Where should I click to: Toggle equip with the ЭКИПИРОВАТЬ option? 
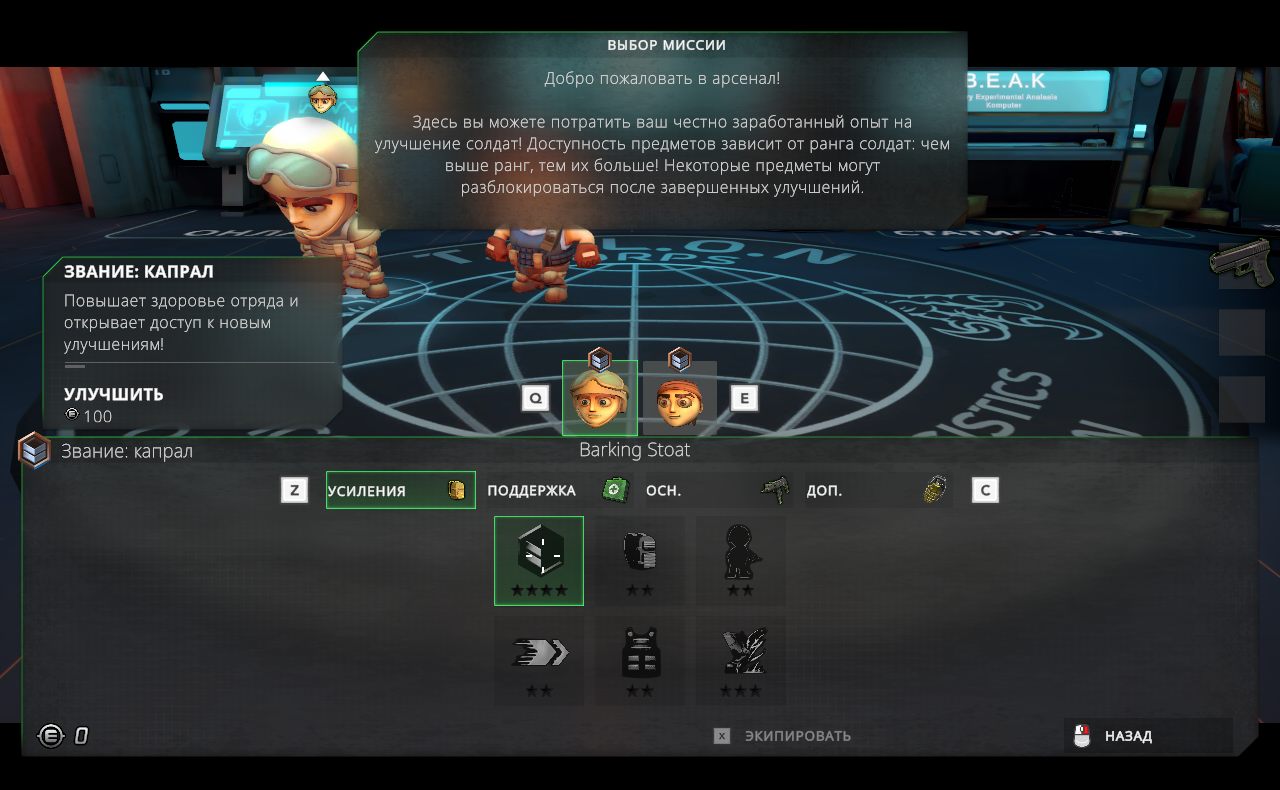(x=795, y=735)
